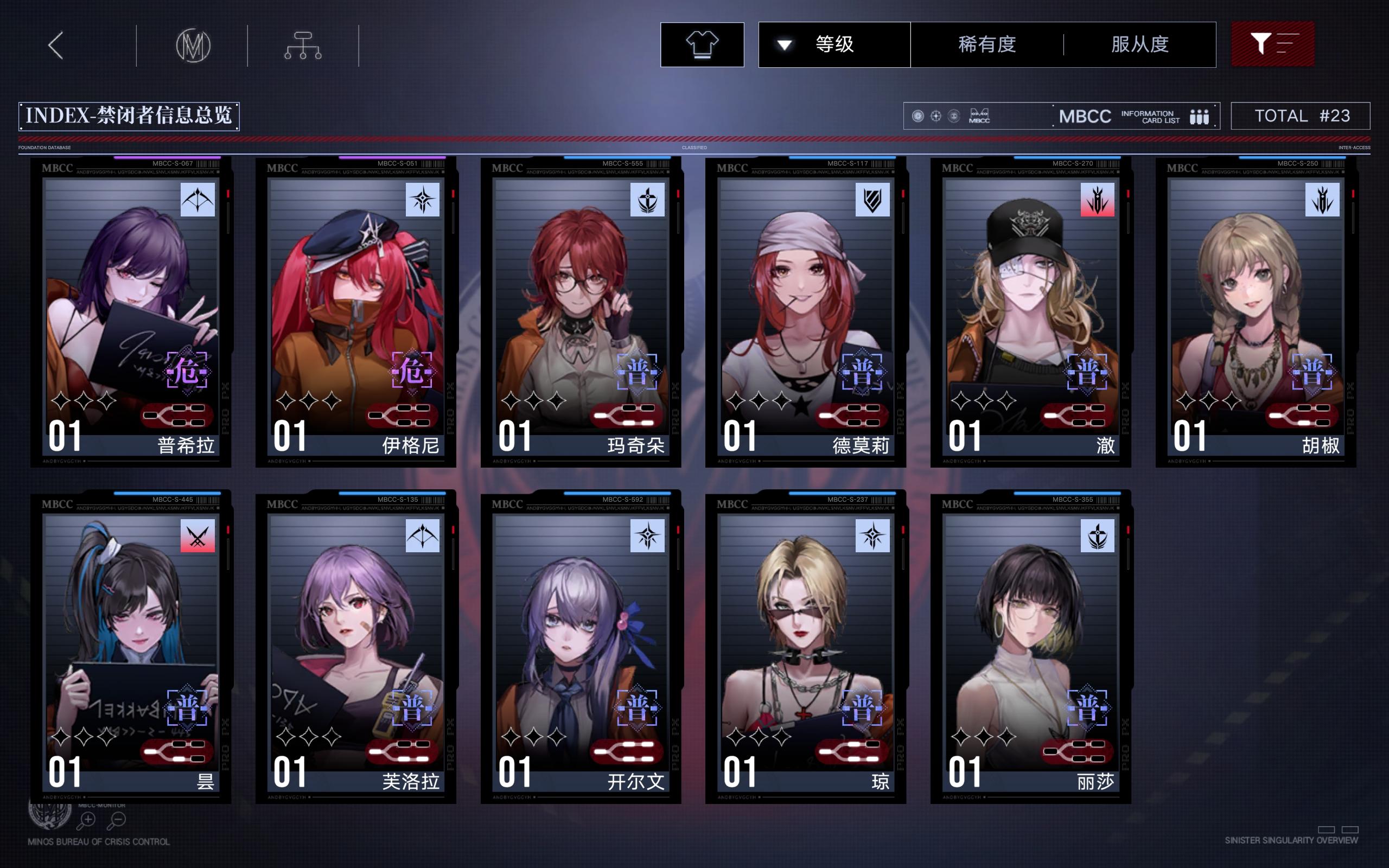The height and width of the screenshot is (868, 1389).
Task: Expand the 等级 sorting dropdown arrow
Action: (x=784, y=45)
